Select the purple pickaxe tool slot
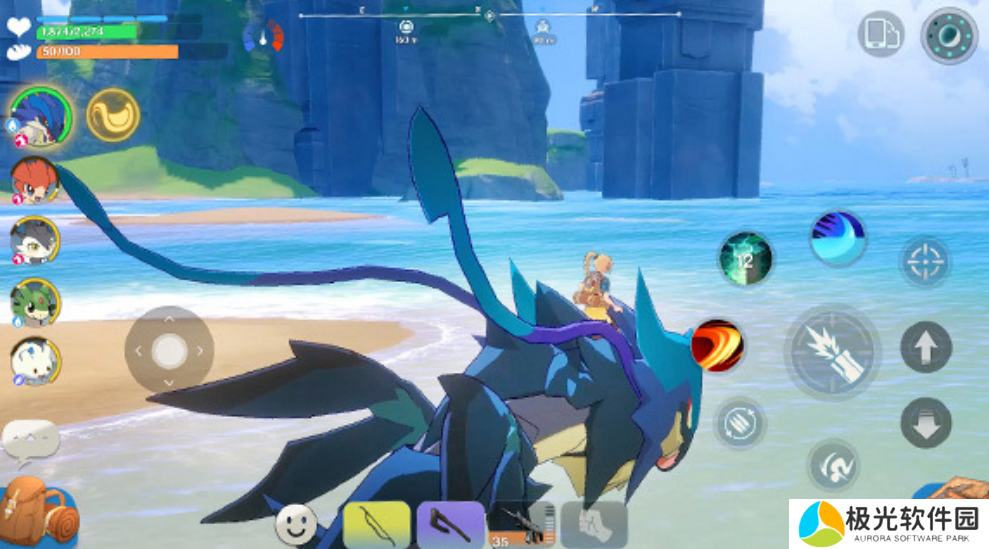Image resolution: width=989 pixels, height=549 pixels. point(450,524)
